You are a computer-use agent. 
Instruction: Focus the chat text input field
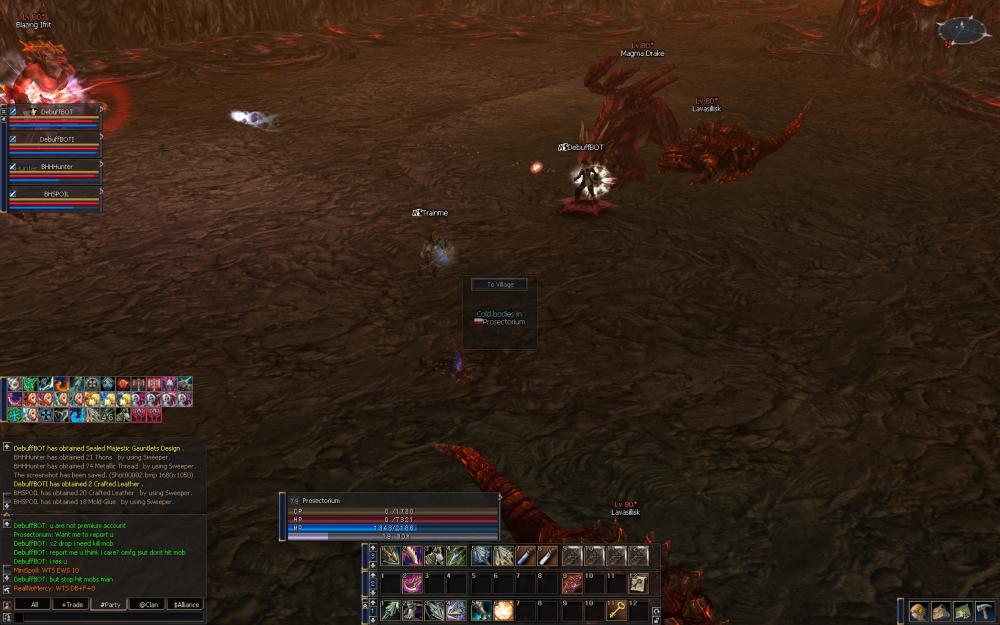pos(110,618)
